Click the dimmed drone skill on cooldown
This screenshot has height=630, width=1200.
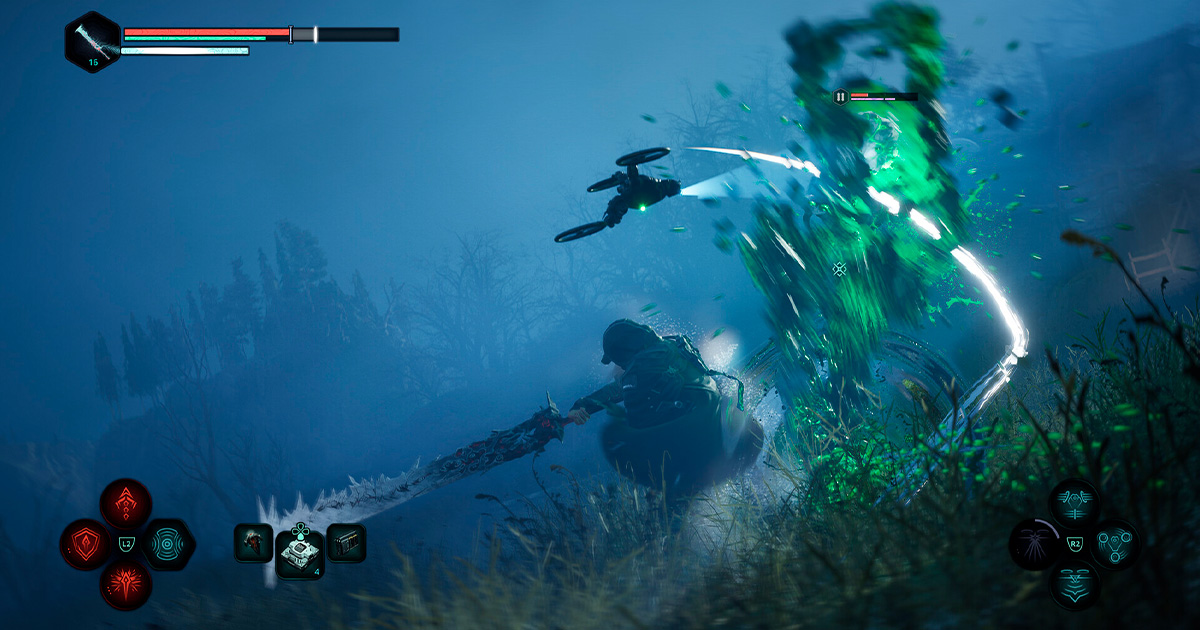(1034, 545)
